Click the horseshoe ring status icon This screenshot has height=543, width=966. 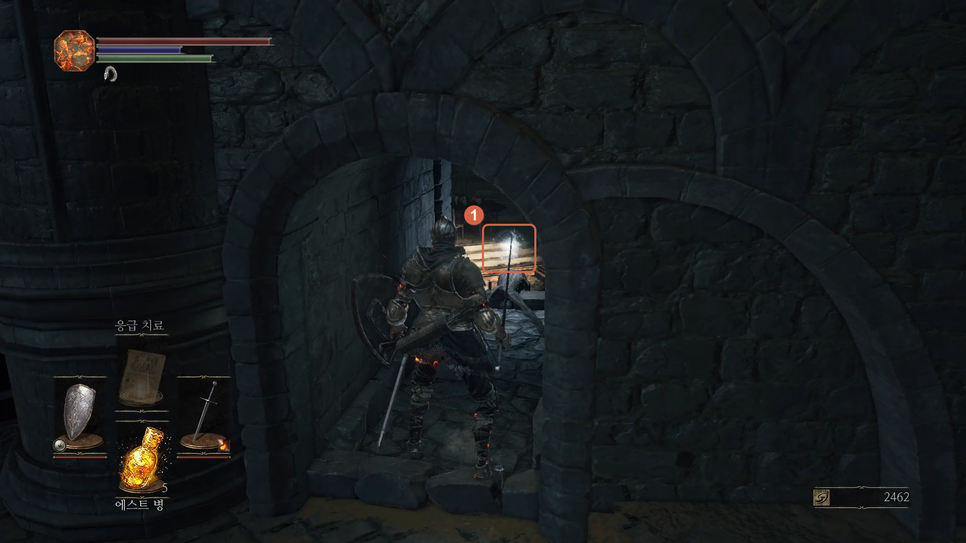coord(109,73)
